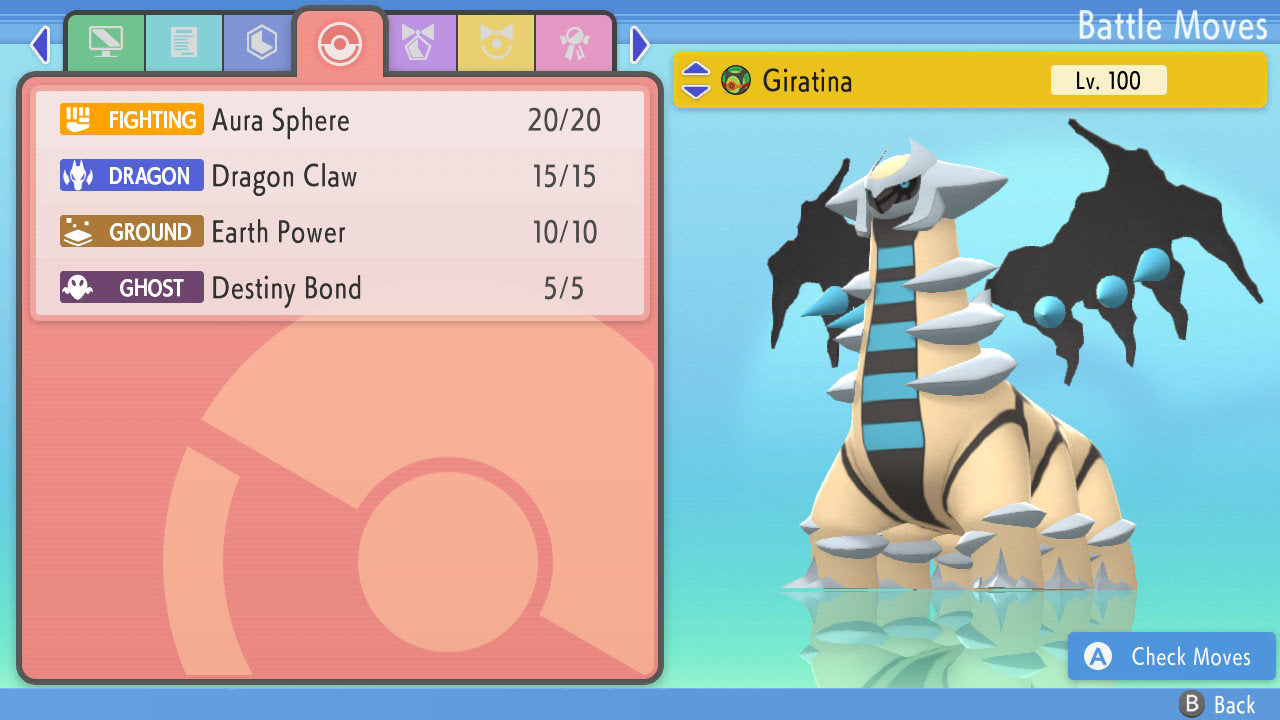The width and height of the screenshot is (1280, 720).
Task: Go Back from the Battle Moves screen
Action: tap(1217, 705)
